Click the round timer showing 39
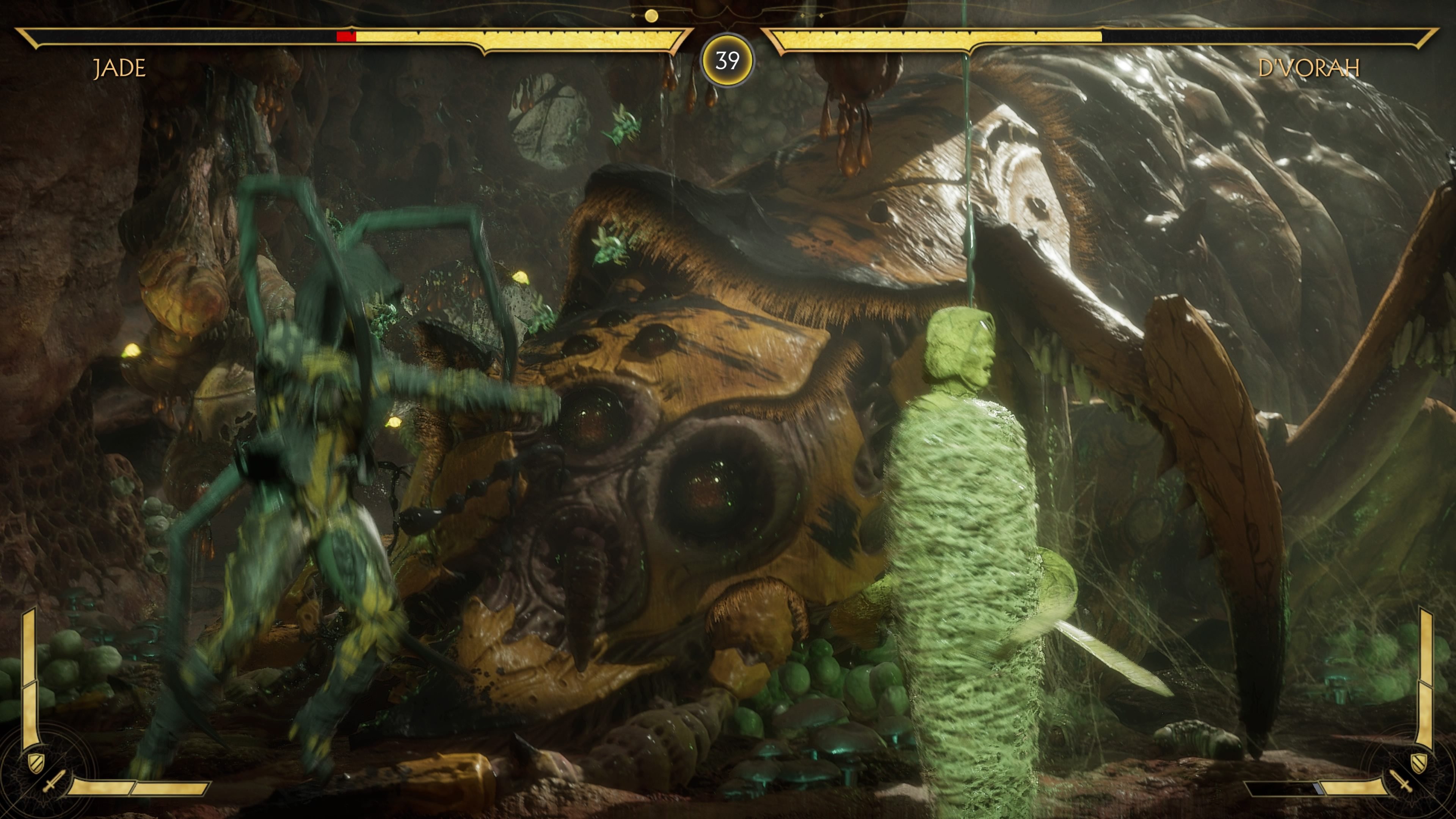The image size is (1456, 819). pyautogui.click(x=728, y=61)
